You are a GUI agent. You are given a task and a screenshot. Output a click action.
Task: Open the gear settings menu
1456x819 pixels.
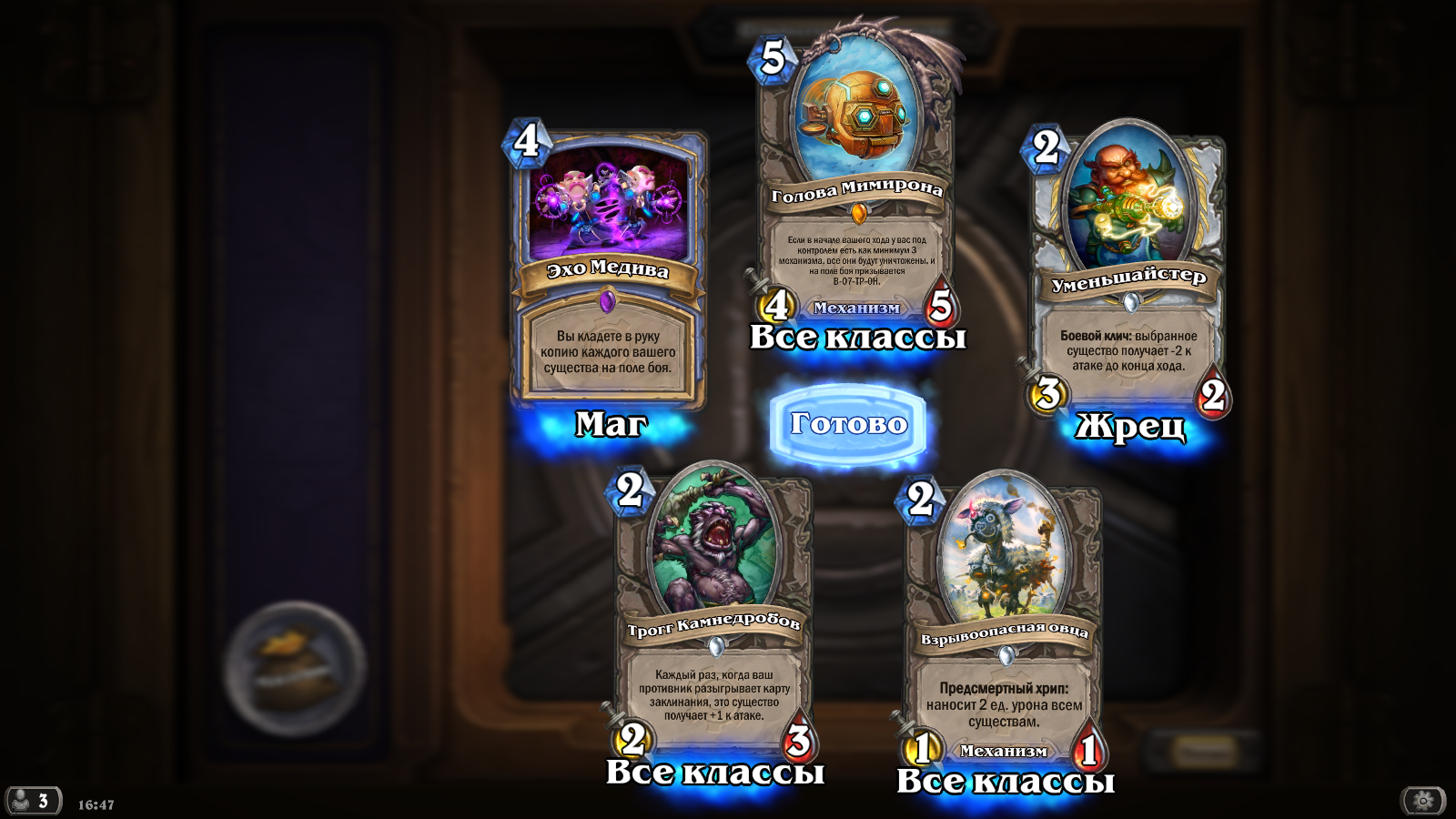point(1423,801)
